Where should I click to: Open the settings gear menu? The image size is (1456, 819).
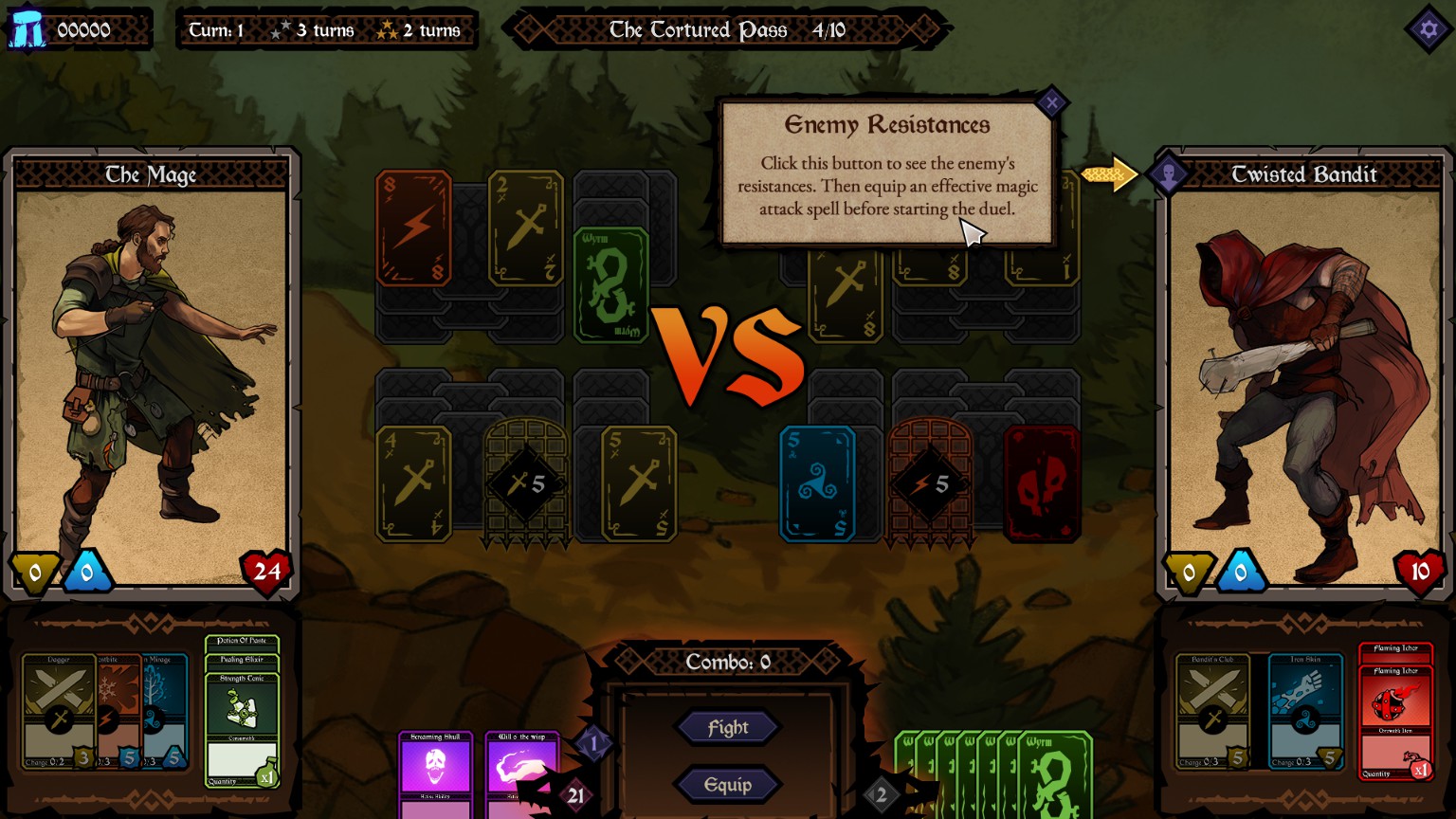(1428, 29)
